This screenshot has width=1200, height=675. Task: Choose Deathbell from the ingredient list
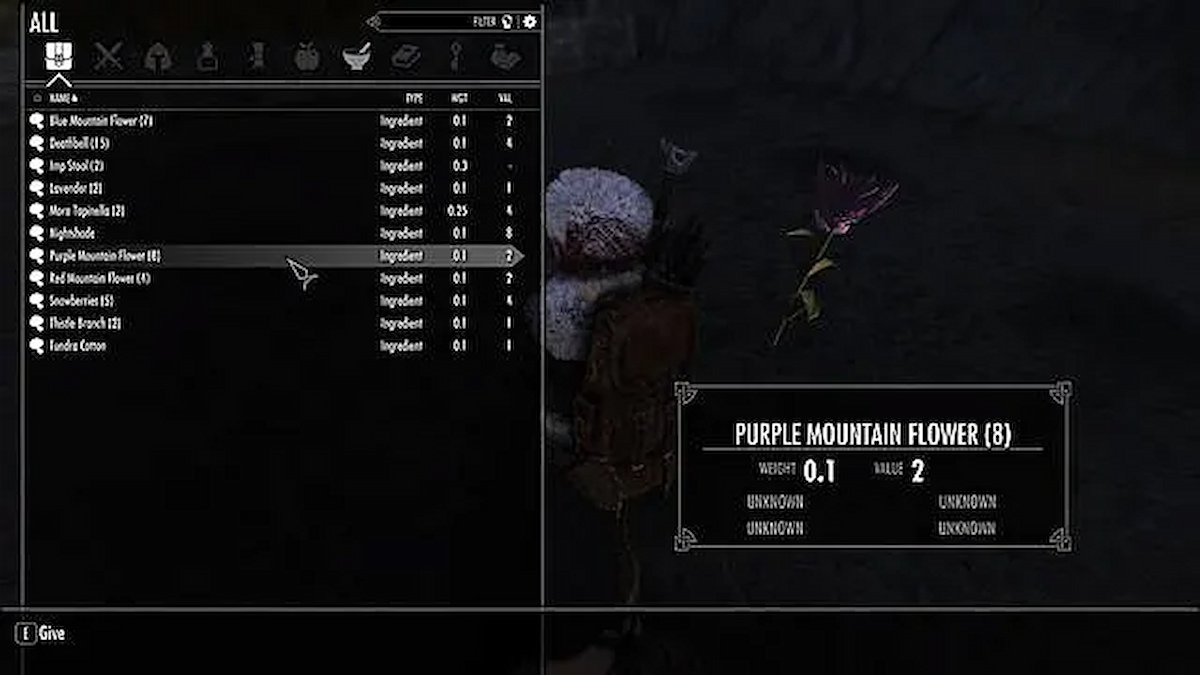[79, 143]
